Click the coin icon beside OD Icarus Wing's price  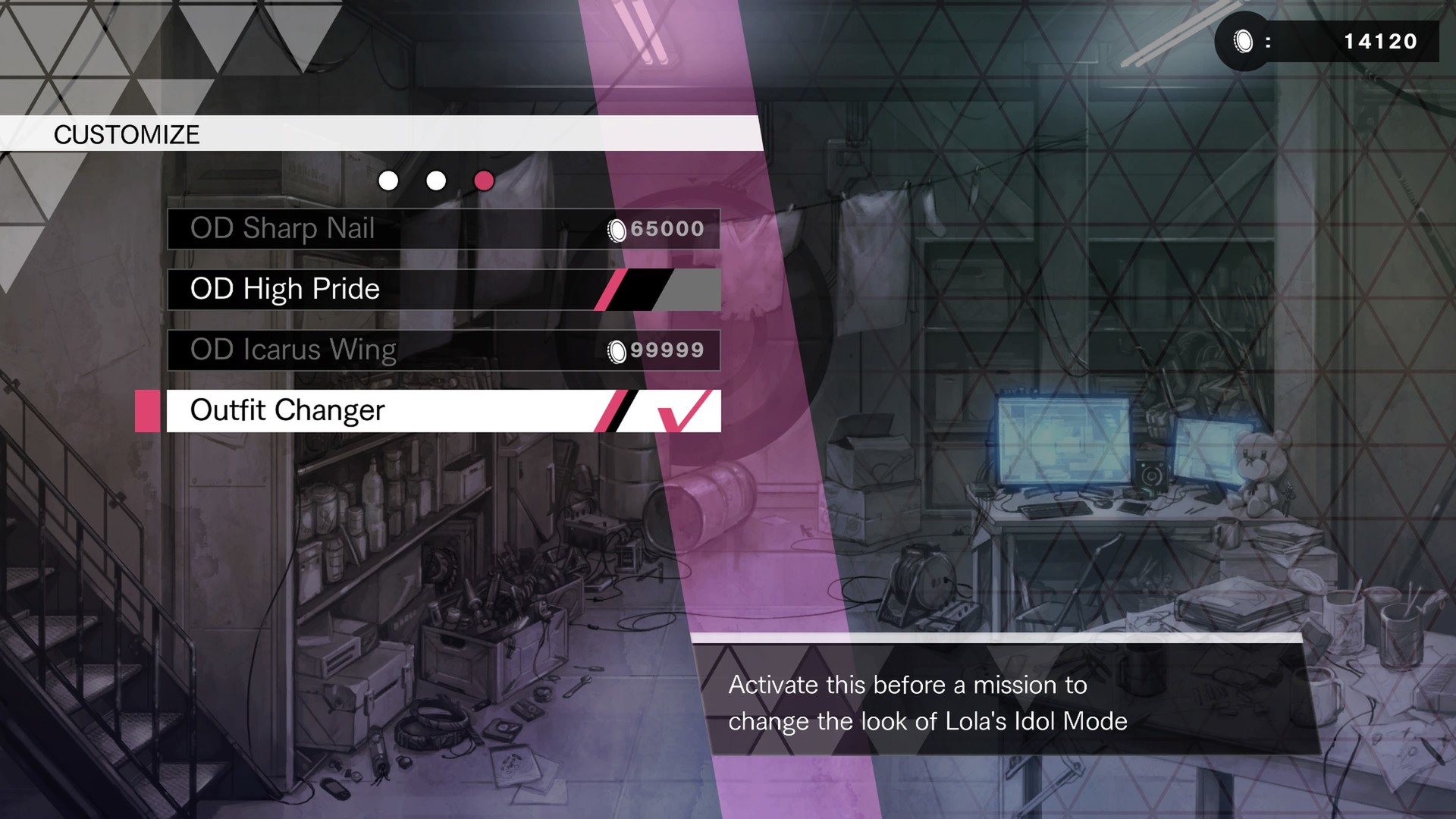pos(617,350)
